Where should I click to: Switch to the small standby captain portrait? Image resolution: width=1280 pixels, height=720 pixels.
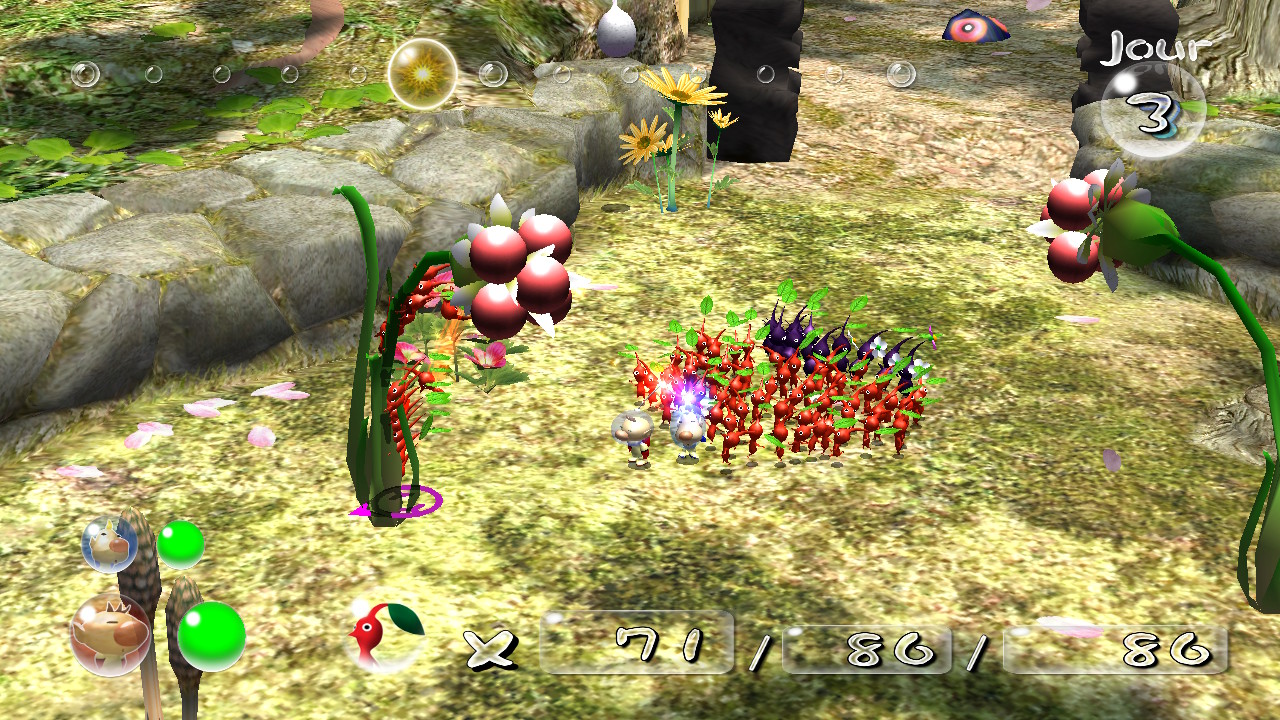point(109,544)
